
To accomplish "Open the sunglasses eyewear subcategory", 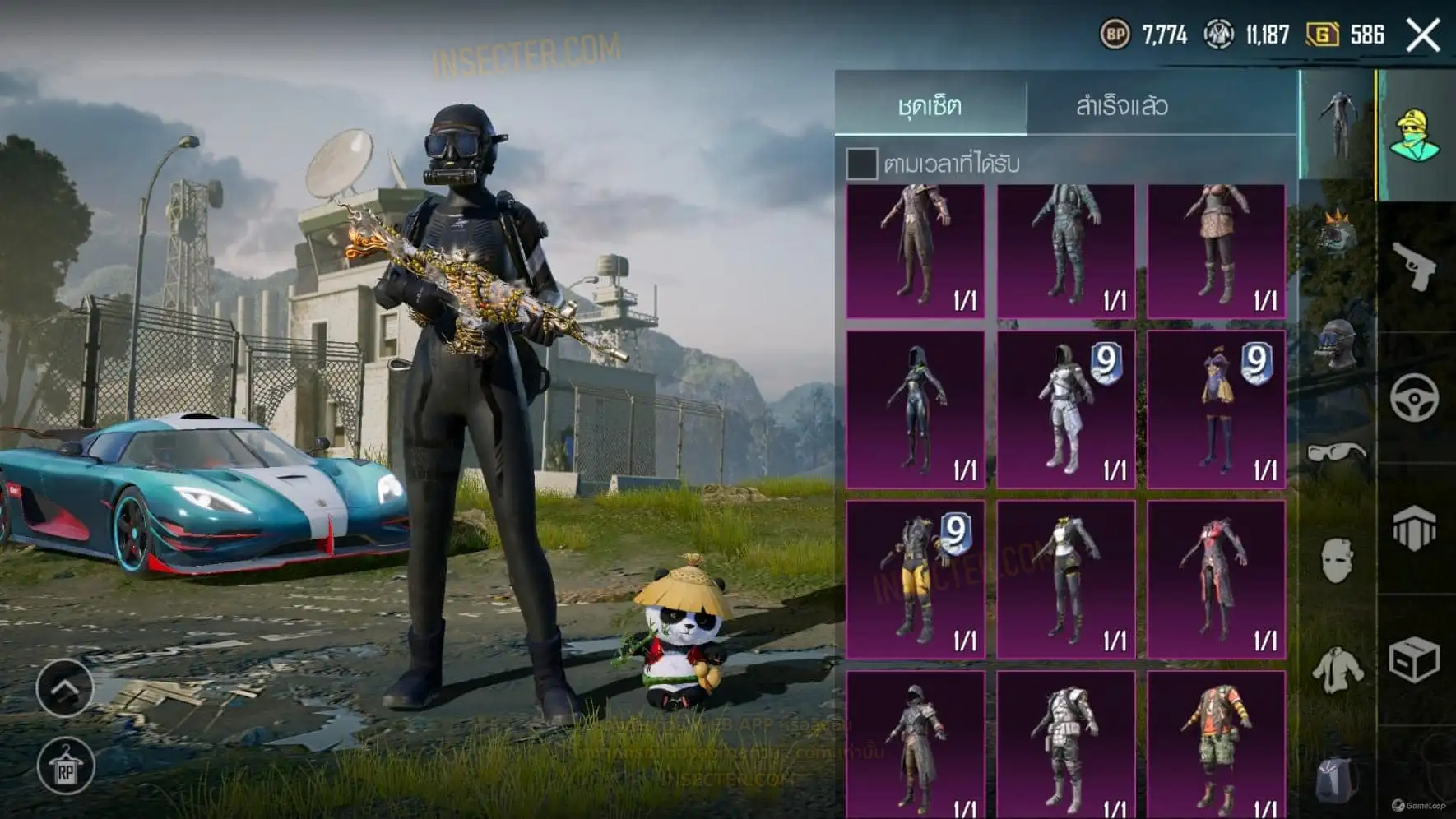I will pyautogui.click(x=1337, y=452).
